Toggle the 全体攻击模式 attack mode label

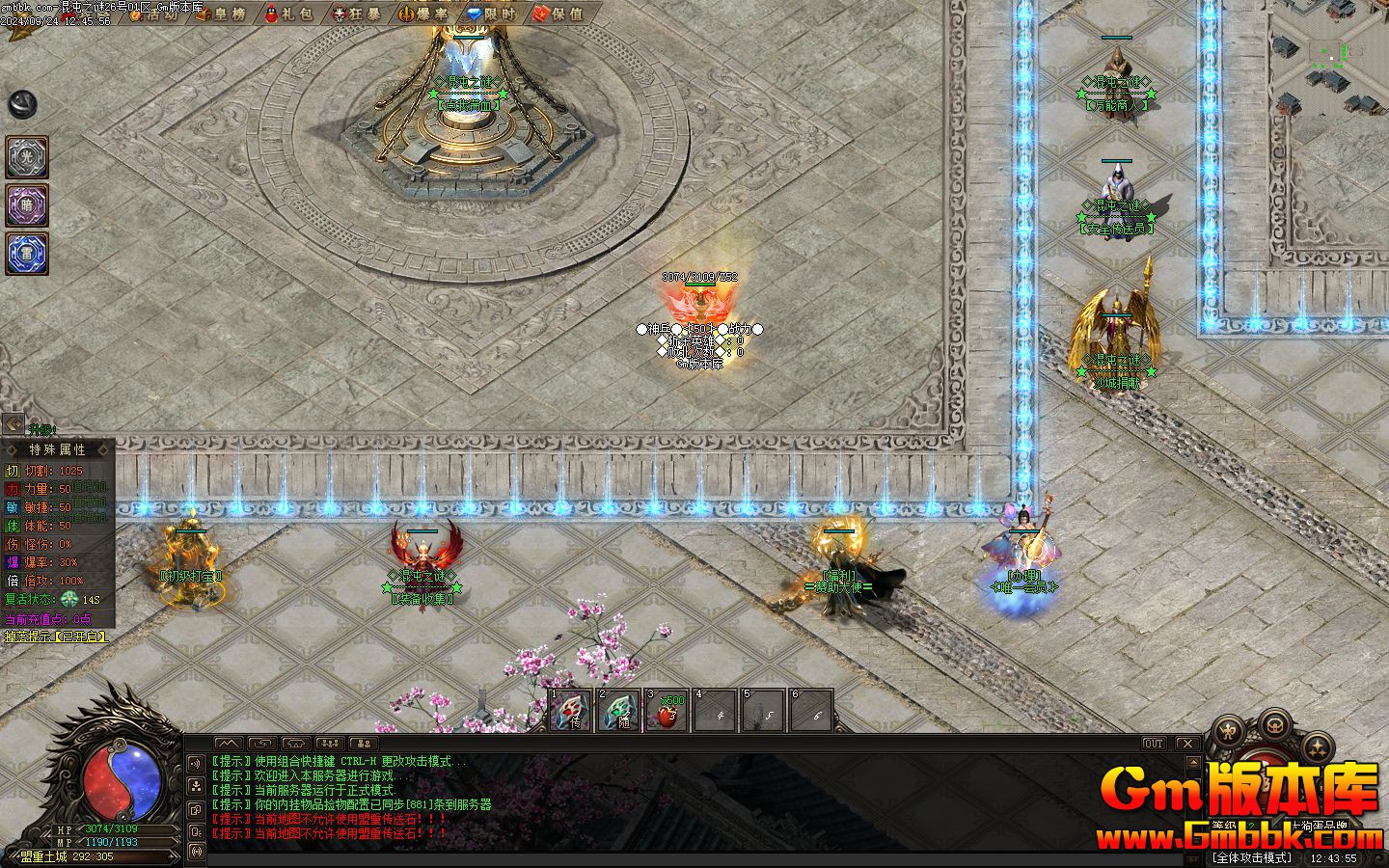tap(1253, 857)
